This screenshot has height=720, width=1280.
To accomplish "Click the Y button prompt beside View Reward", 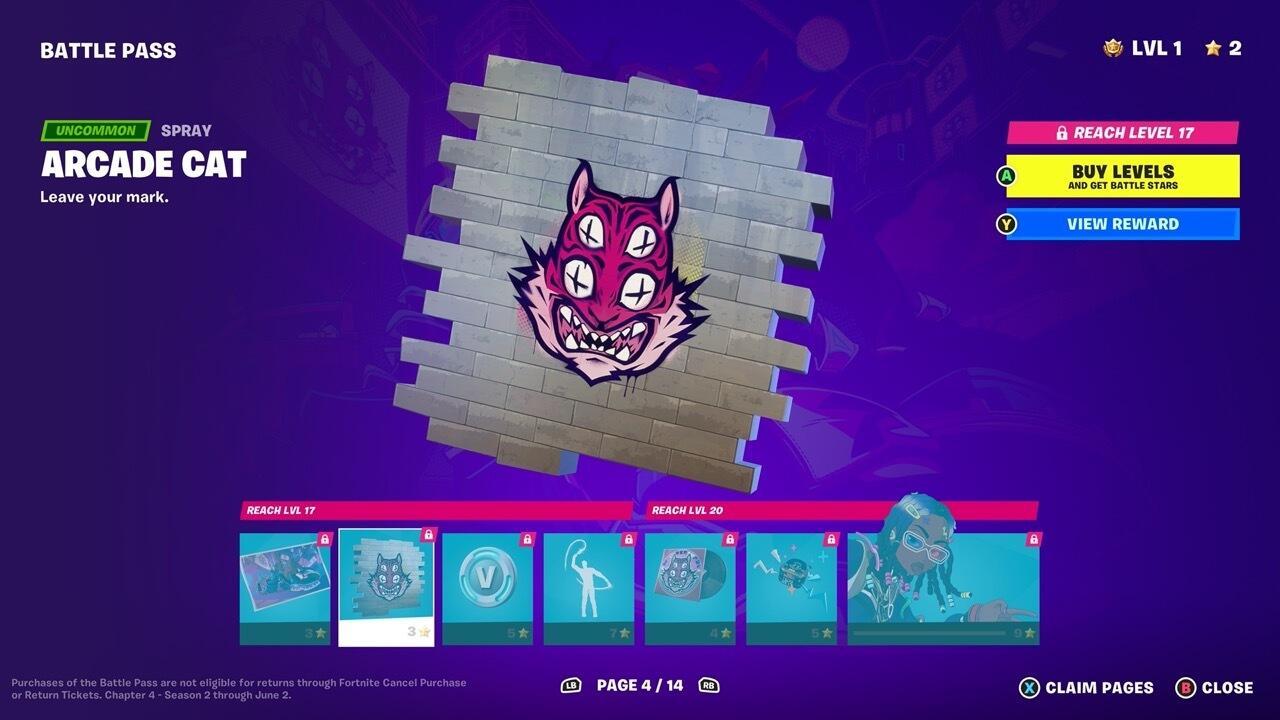I will point(1005,223).
